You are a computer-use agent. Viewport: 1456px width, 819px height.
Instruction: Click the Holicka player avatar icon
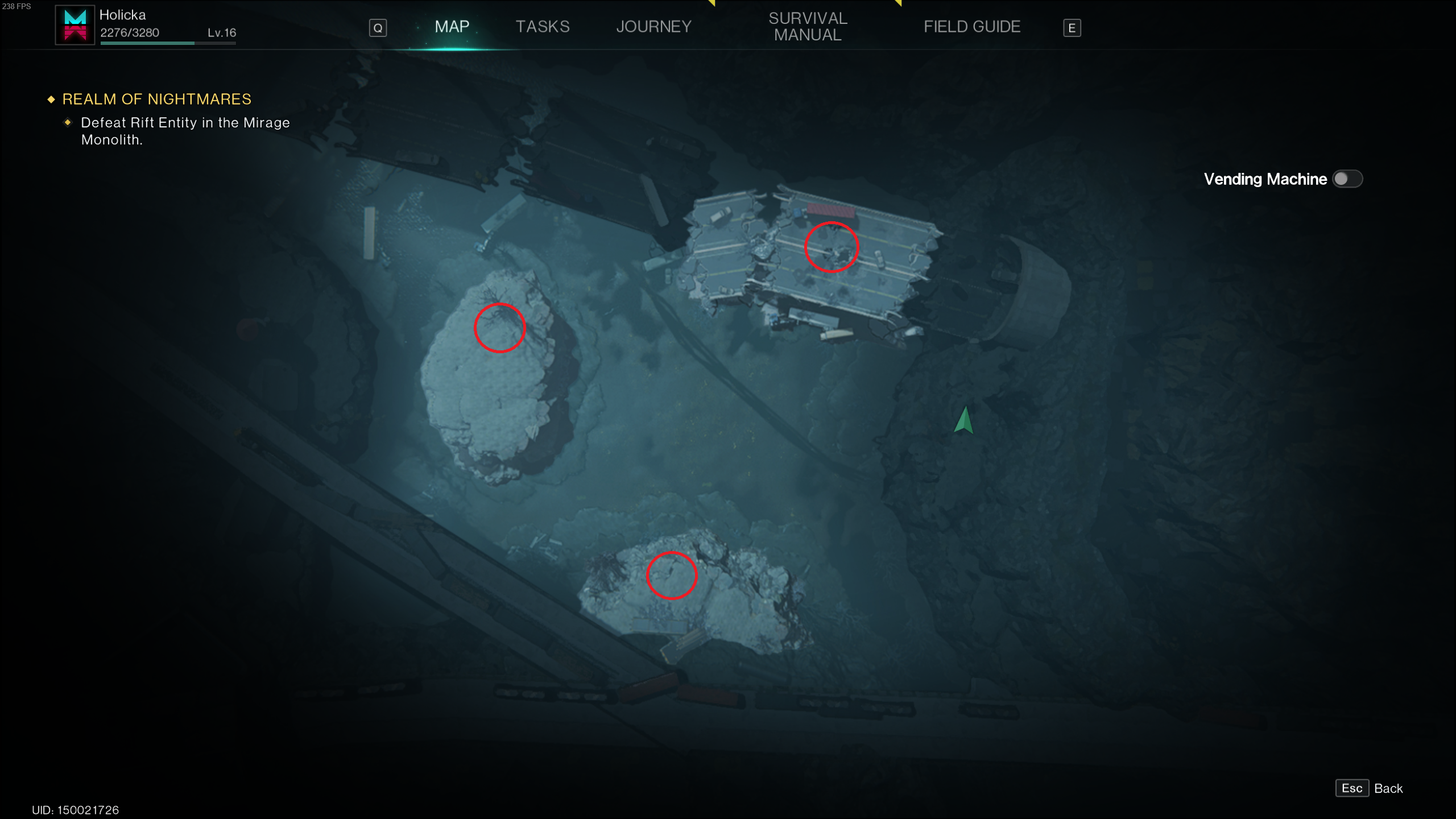pos(75,26)
